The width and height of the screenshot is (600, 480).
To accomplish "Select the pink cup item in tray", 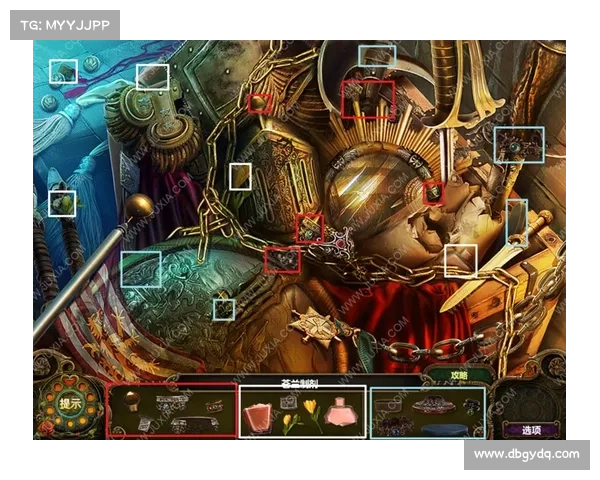I will coord(259,415).
